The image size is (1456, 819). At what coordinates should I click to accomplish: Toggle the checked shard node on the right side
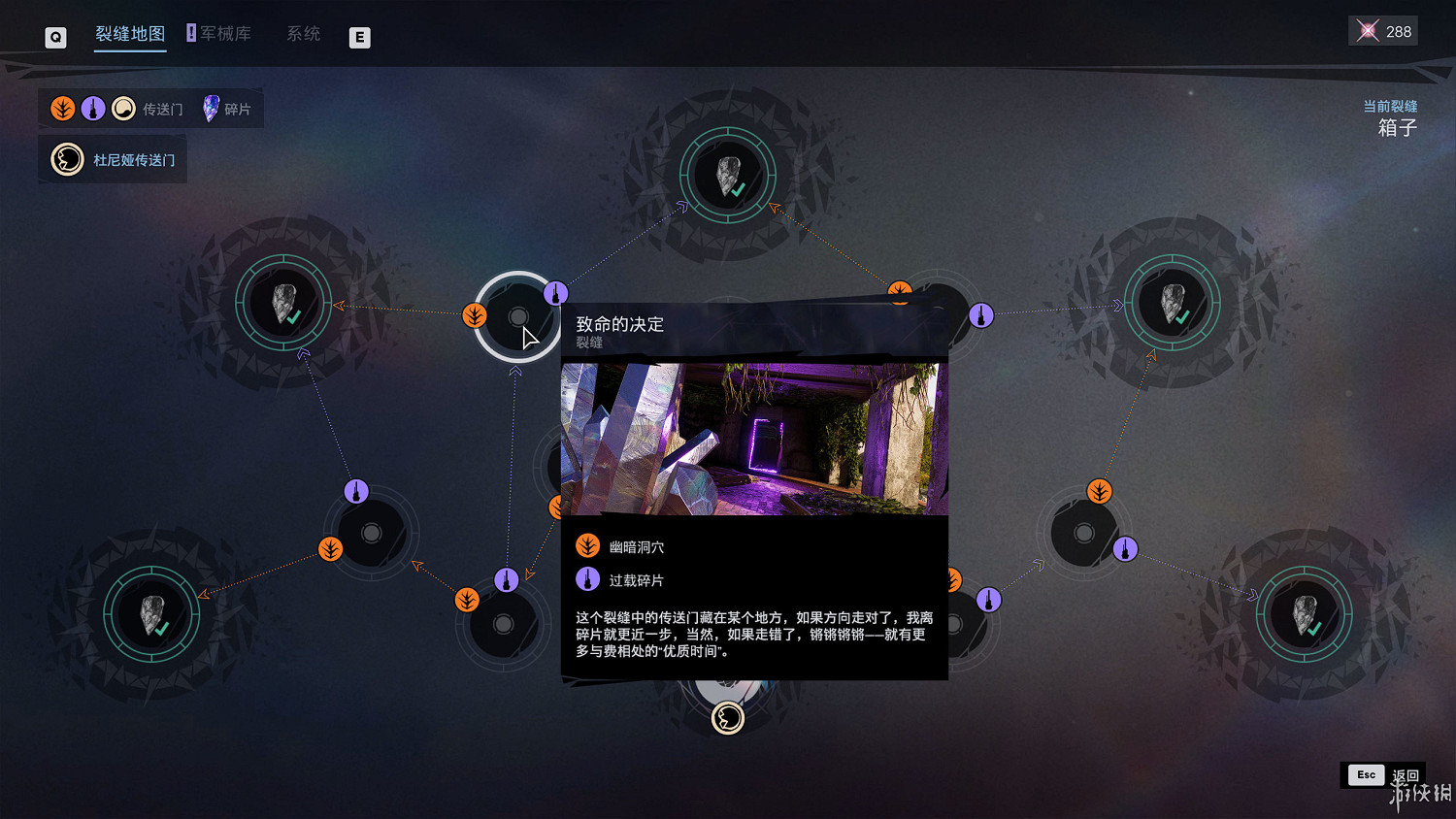point(1171,302)
